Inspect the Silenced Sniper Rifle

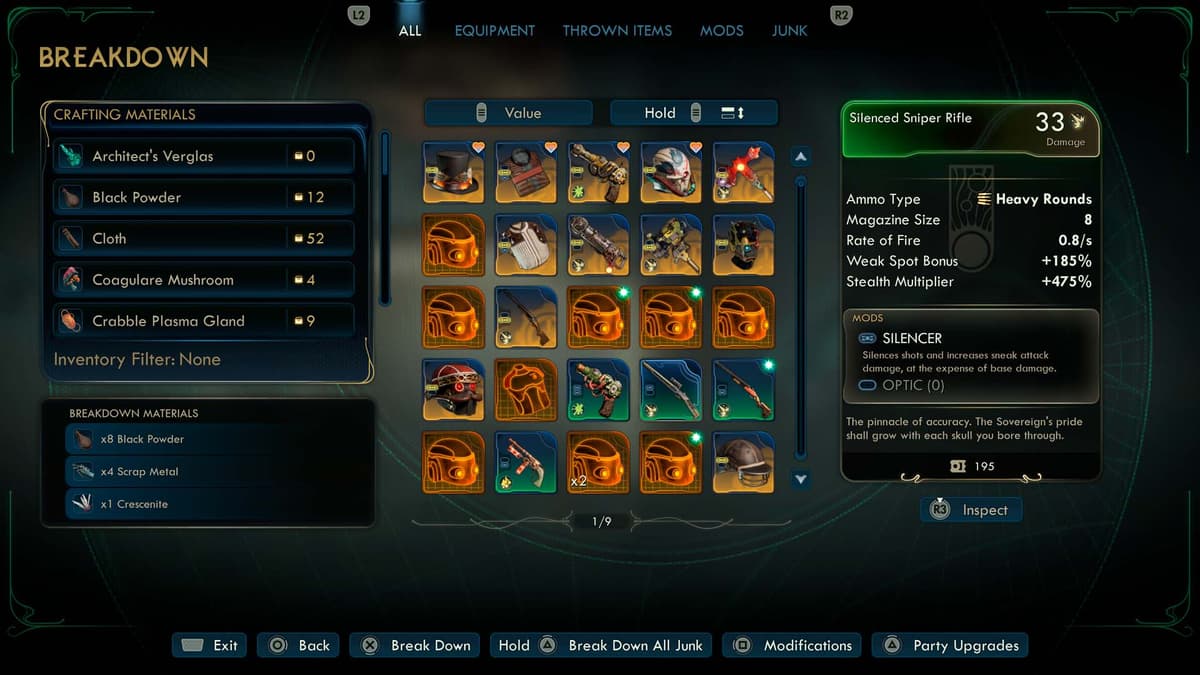pos(971,510)
